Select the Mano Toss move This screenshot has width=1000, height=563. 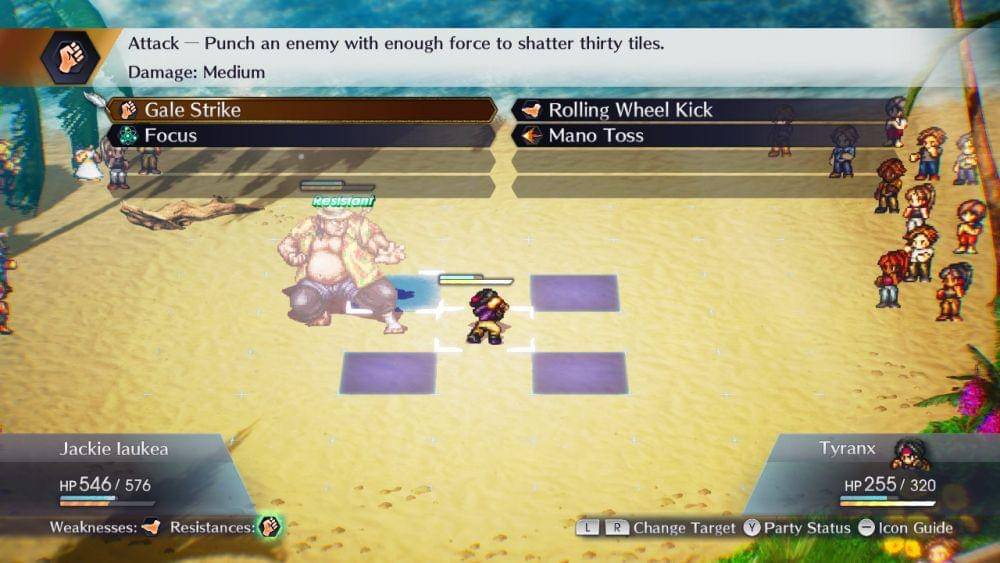(x=700, y=136)
